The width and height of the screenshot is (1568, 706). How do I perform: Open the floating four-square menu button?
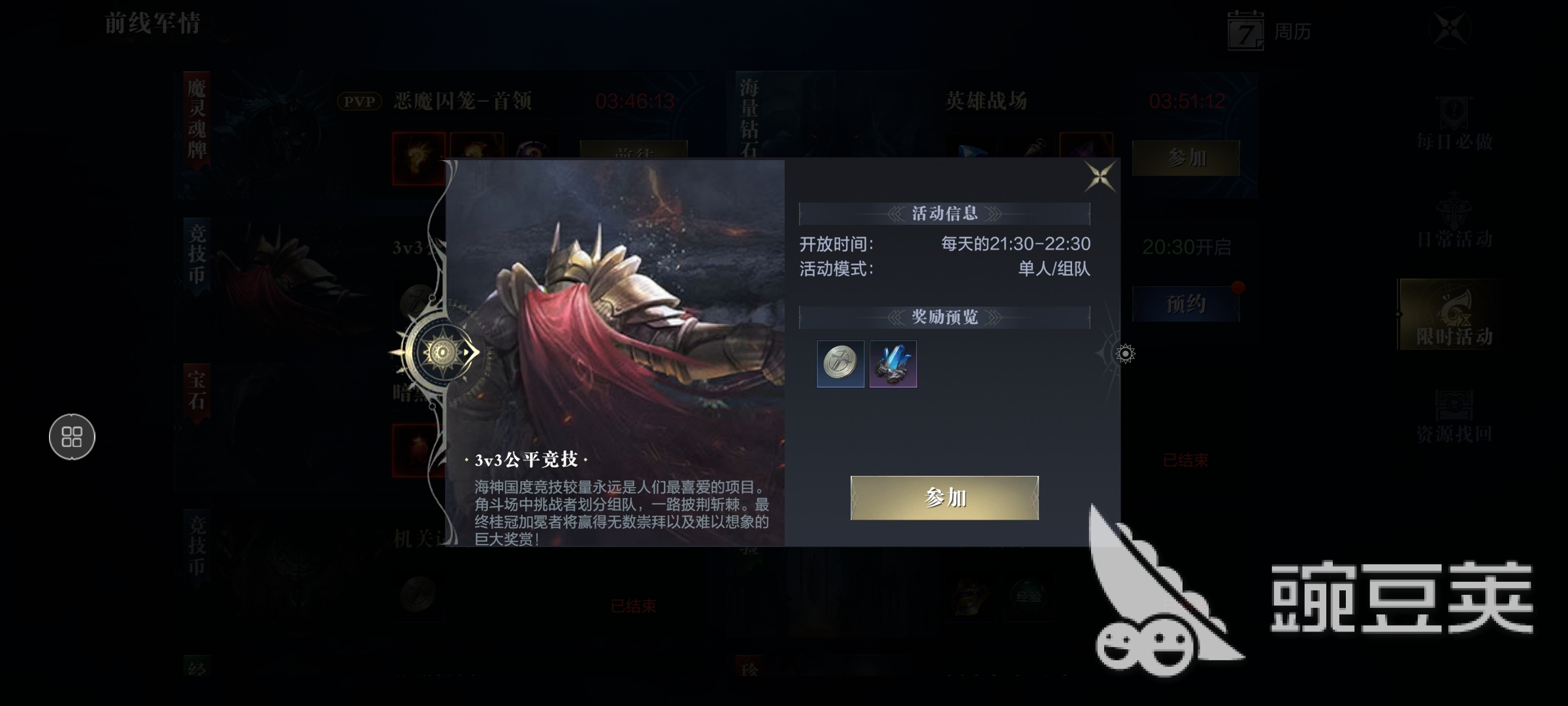point(72,437)
